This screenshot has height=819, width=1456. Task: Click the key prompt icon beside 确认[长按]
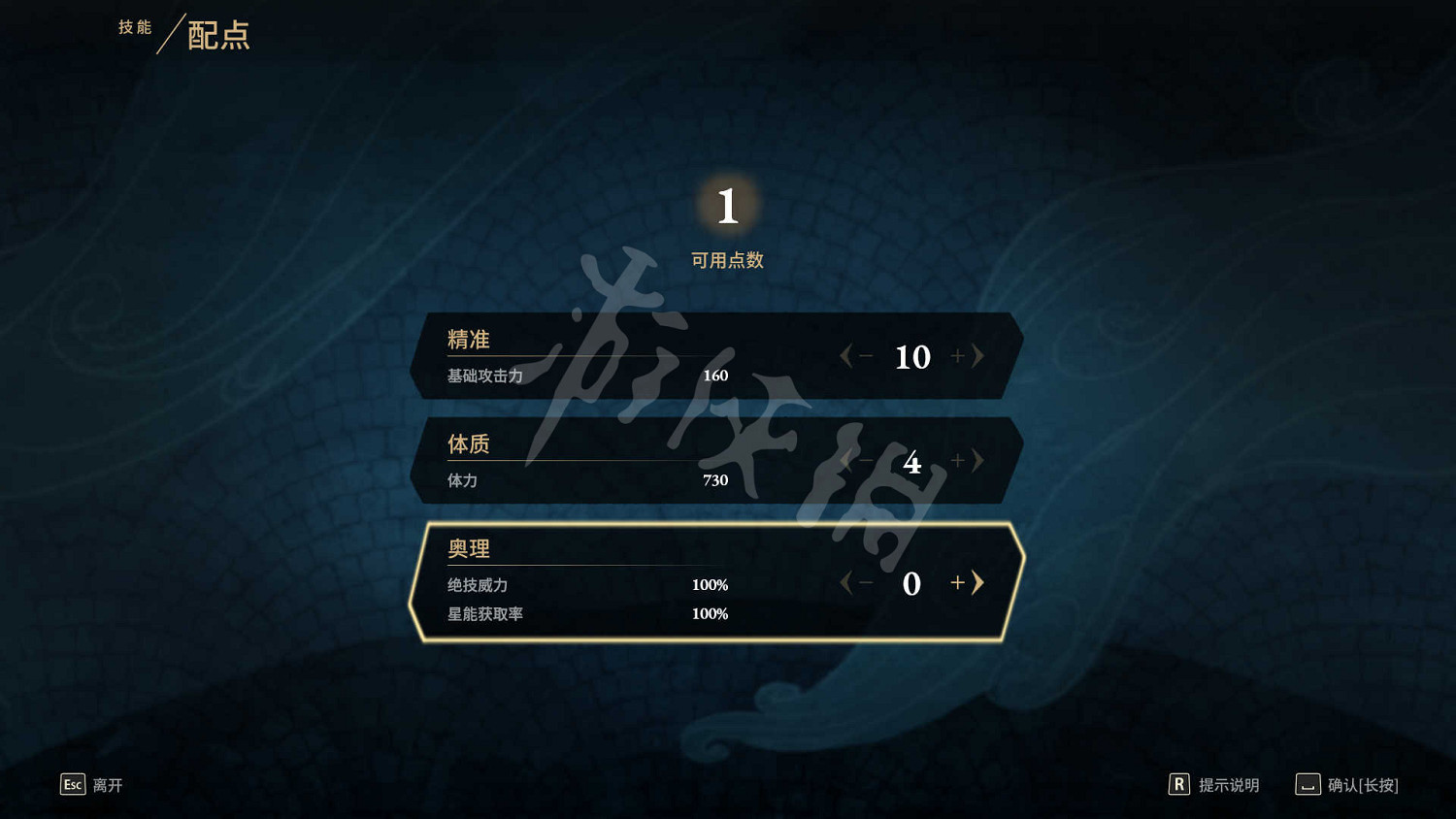(x=1307, y=784)
